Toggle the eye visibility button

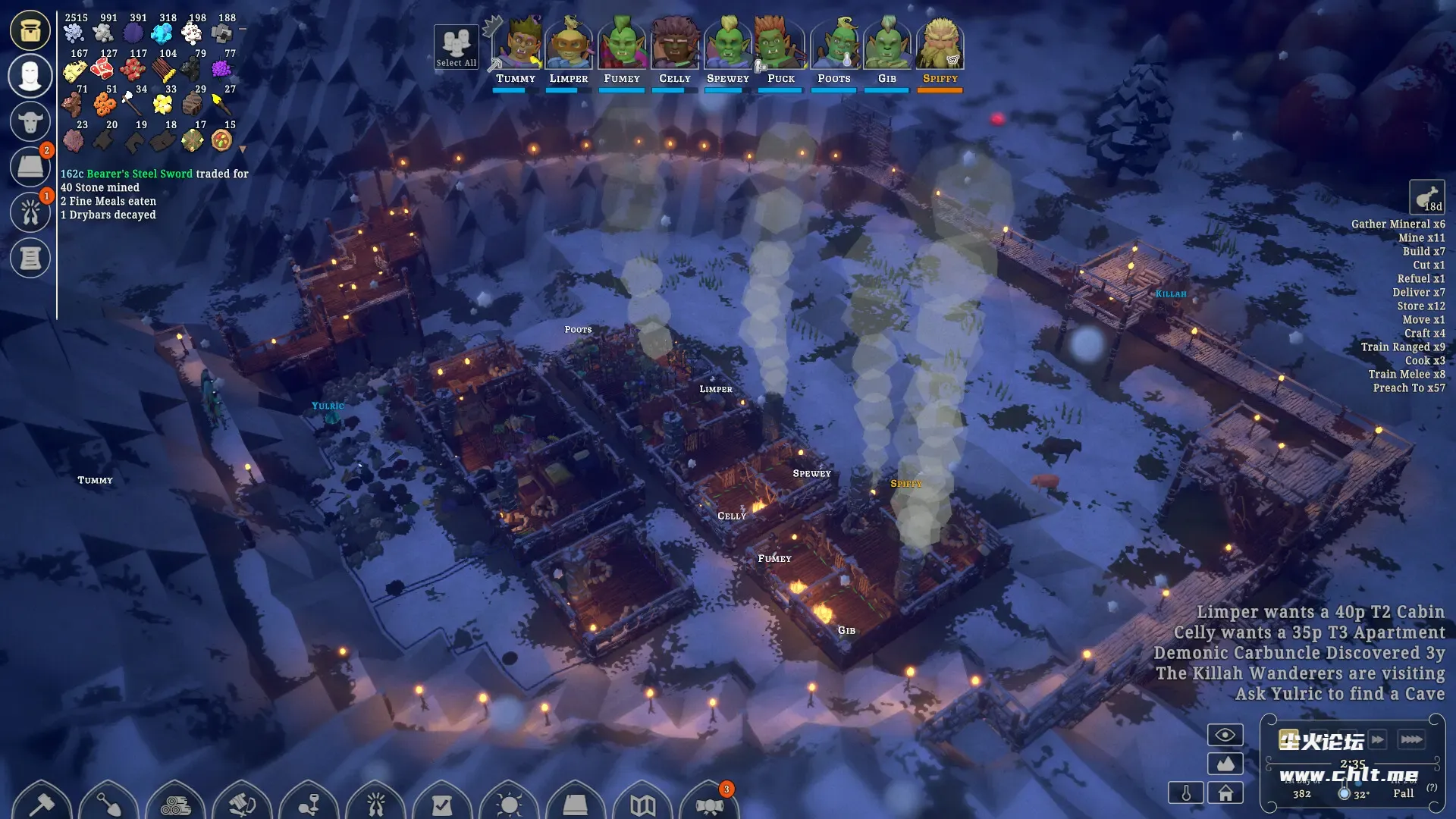(x=1225, y=735)
